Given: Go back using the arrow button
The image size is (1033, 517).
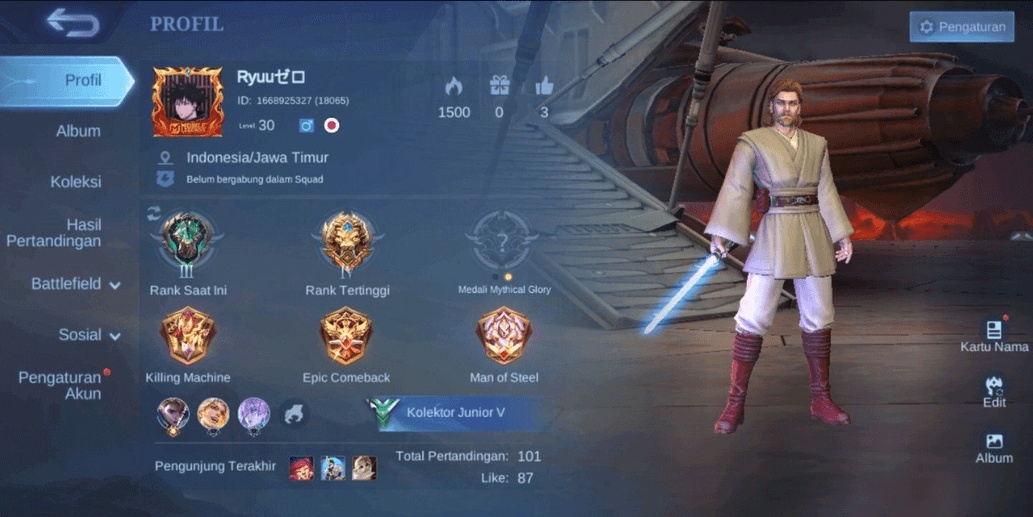Looking at the screenshot, I should click(72, 23).
